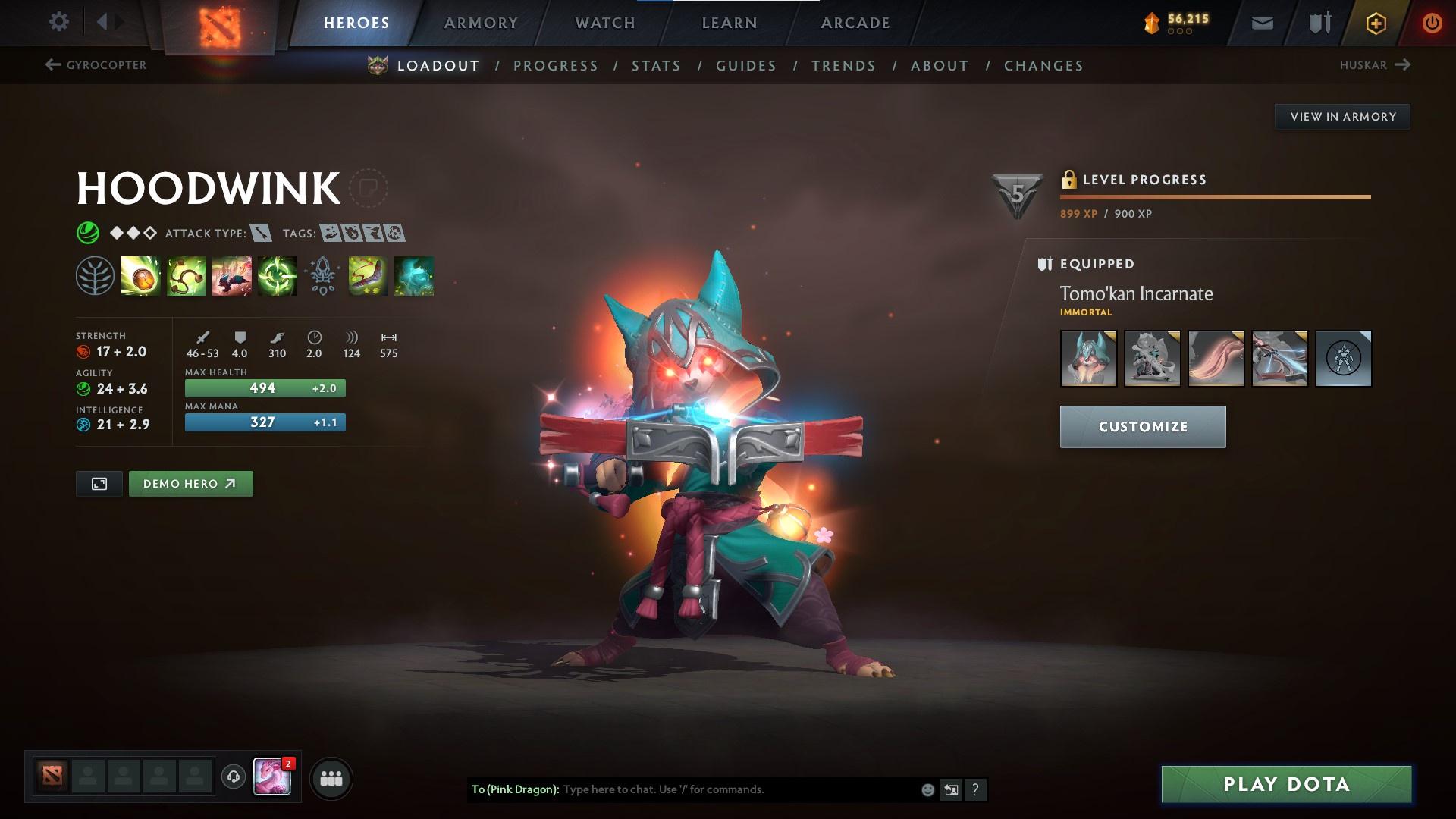
Task: Open the Scurry ability icon
Action: tap(231, 277)
